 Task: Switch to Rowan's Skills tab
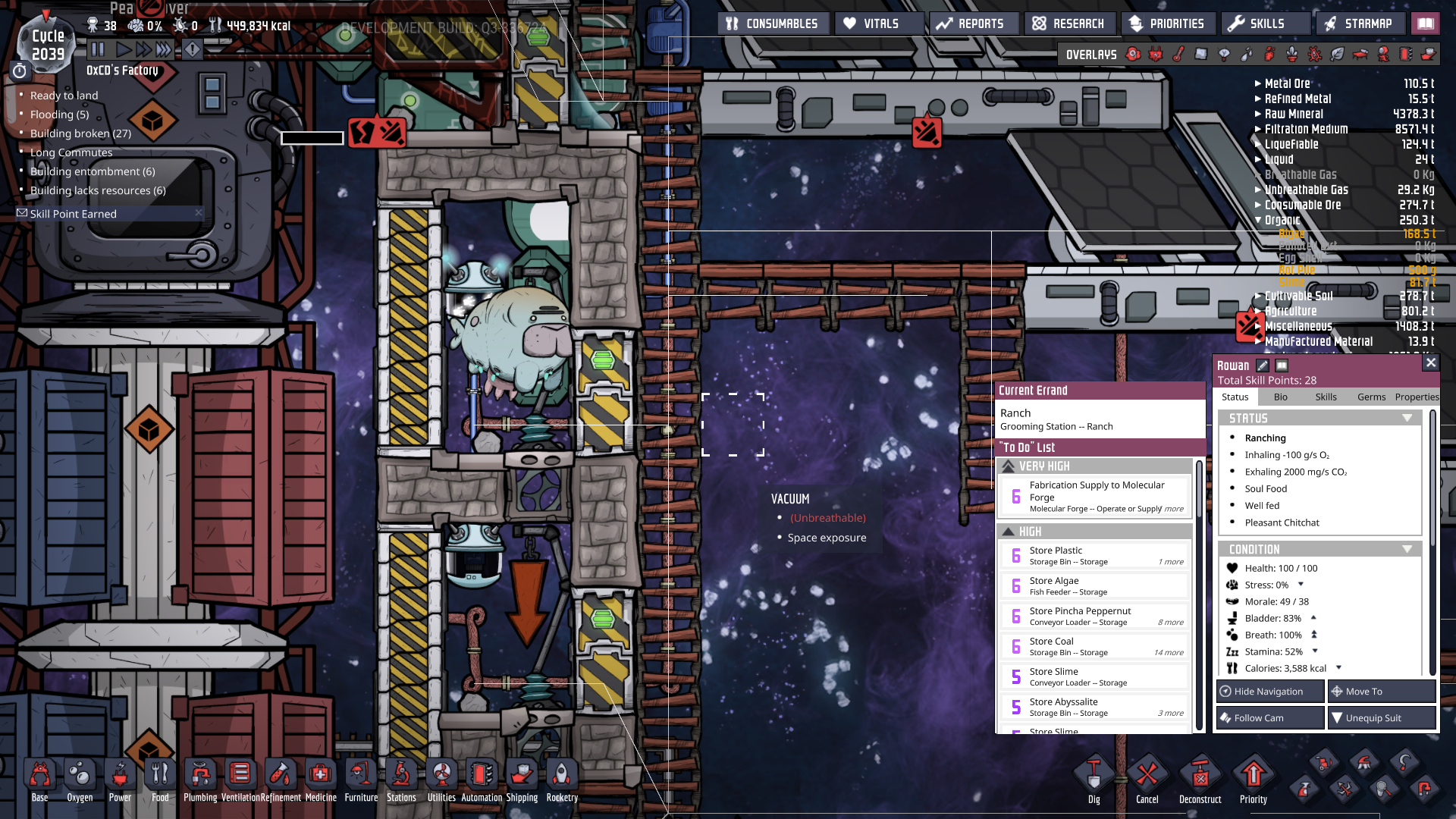tap(1326, 397)
